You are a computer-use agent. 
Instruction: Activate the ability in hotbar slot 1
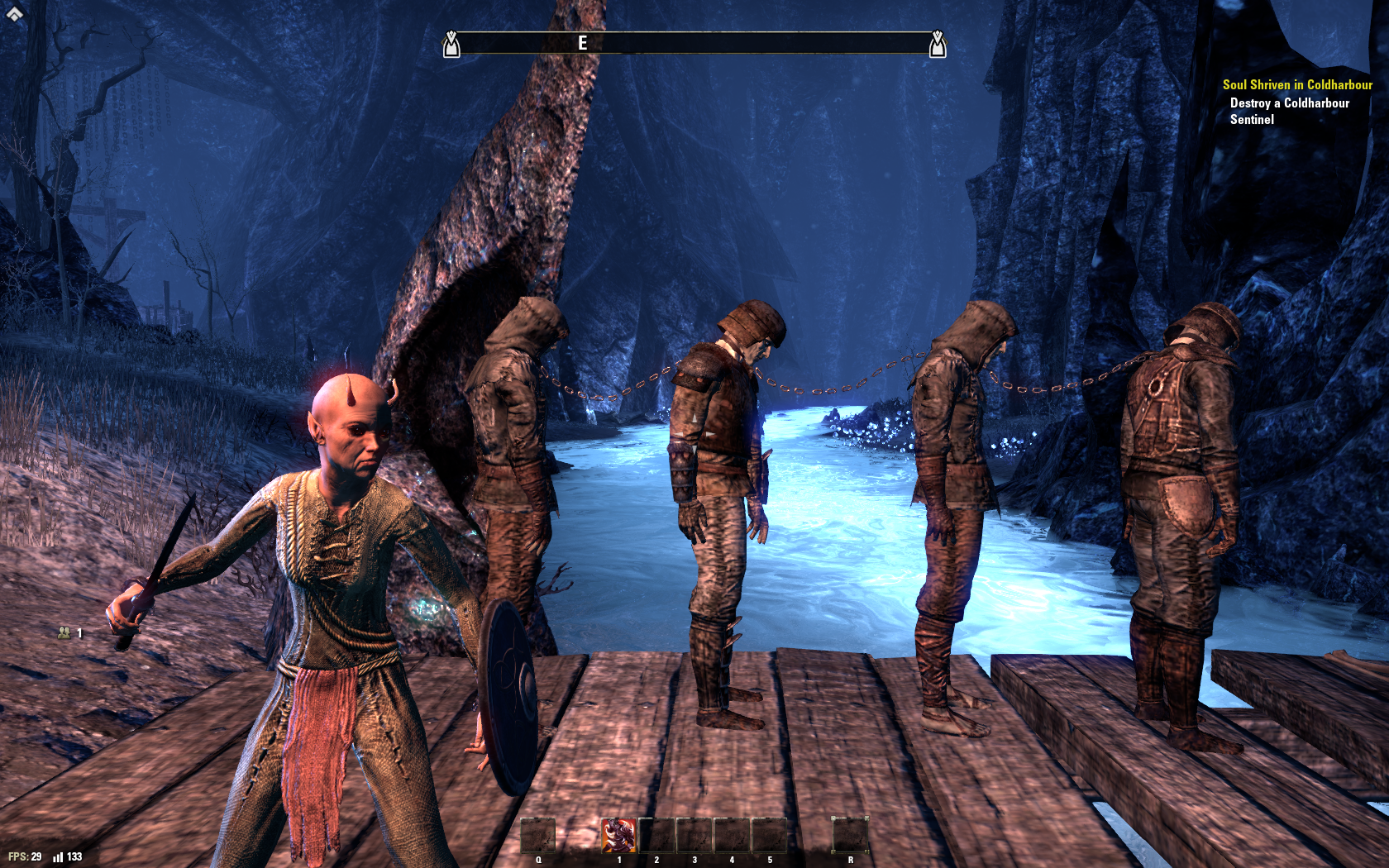(x=618, y=835)
